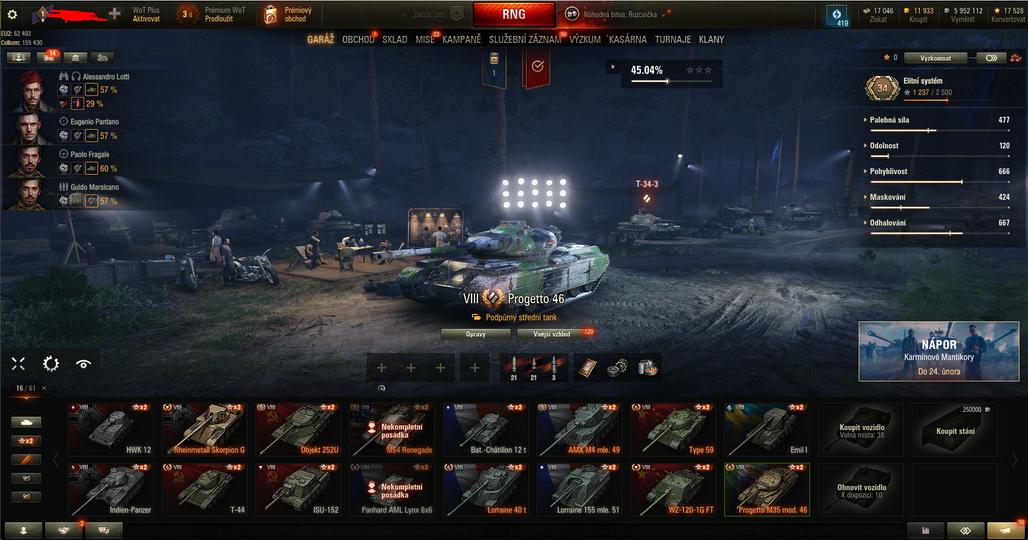Click Koupit vozidlo to buy a vehicle
The height and width of the screenshot is (540, 1028).
(x=861, y=428)
